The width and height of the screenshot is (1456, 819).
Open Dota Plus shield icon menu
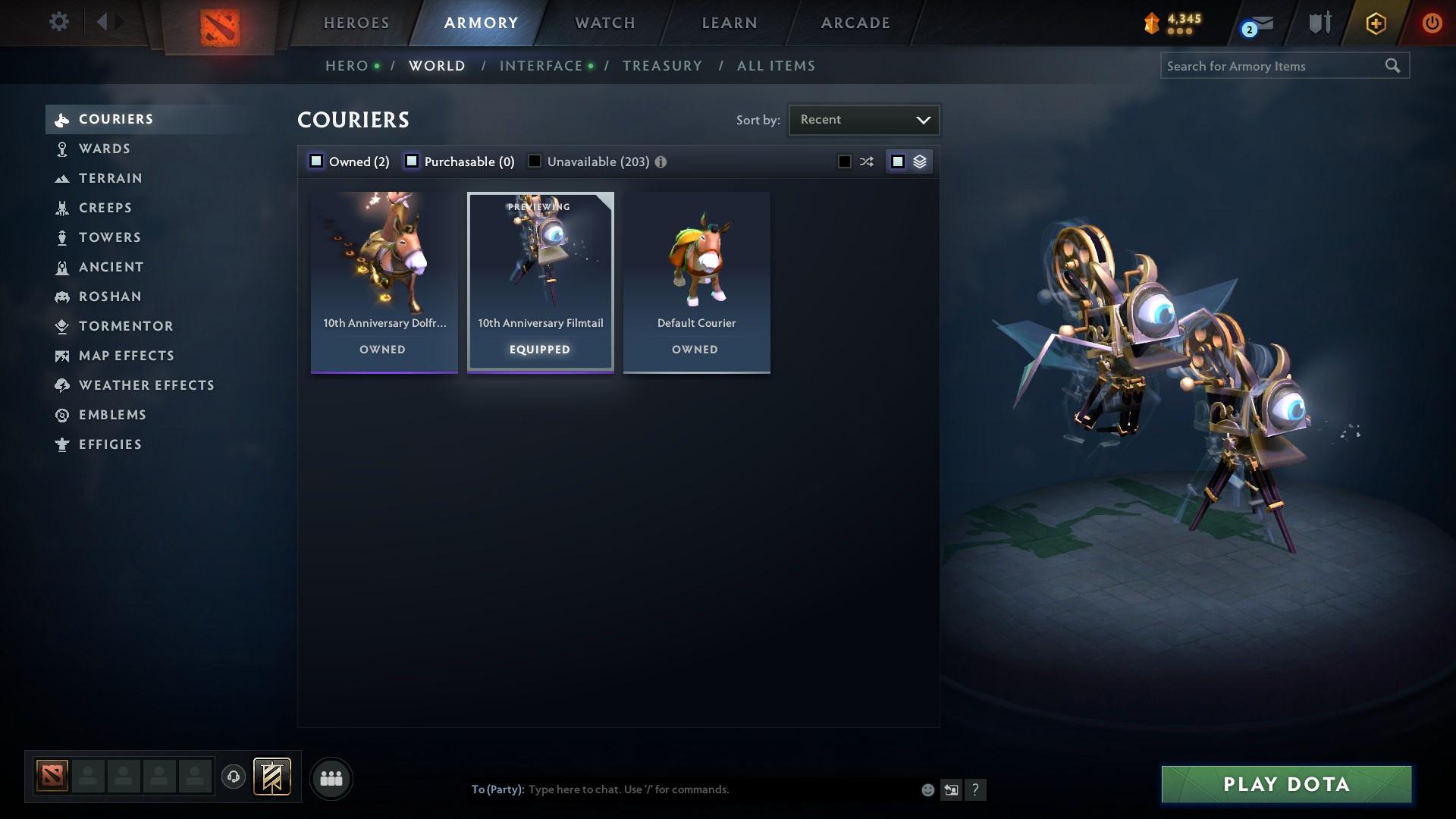coord(1319,23)
